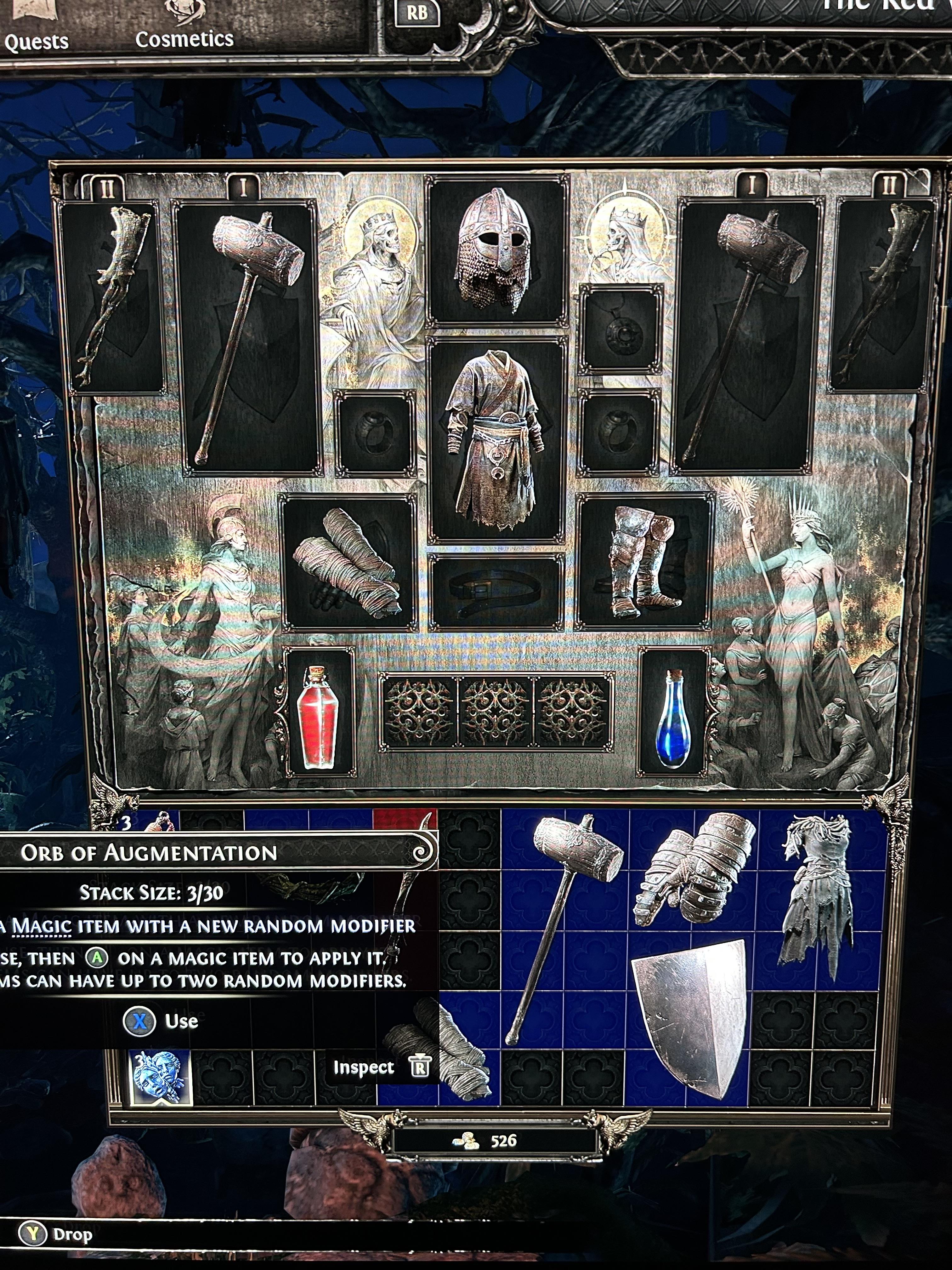Switch to the Quests tab

[36, 40]
